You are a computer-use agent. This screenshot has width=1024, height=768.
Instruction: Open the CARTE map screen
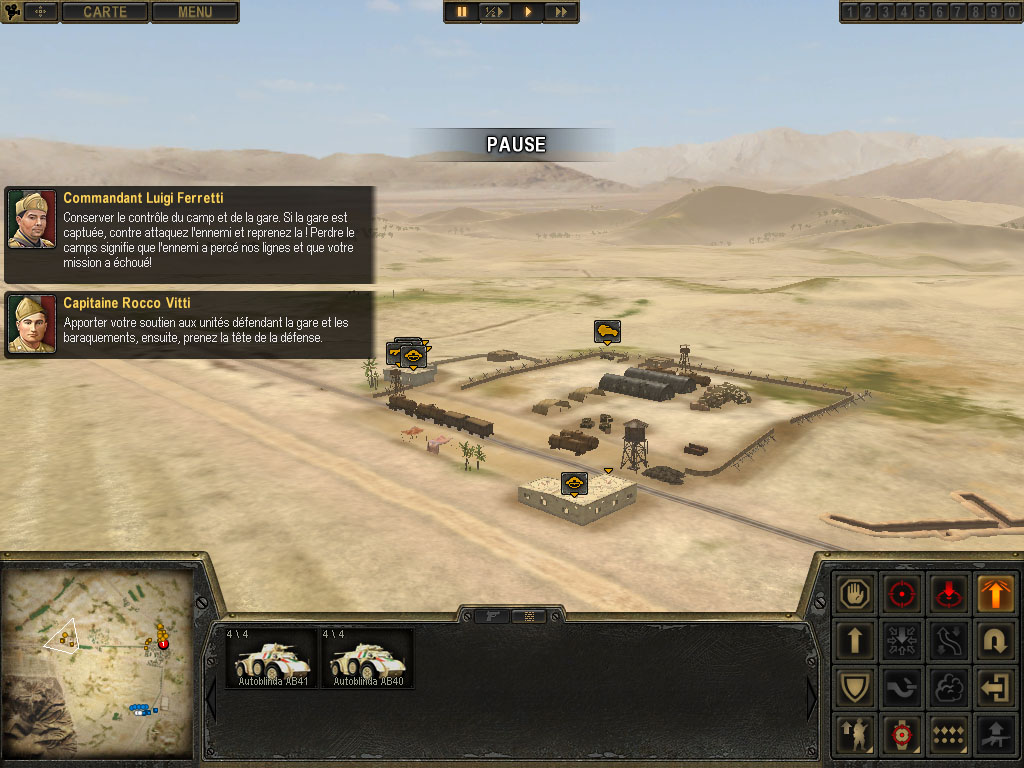tap(105, 12)
